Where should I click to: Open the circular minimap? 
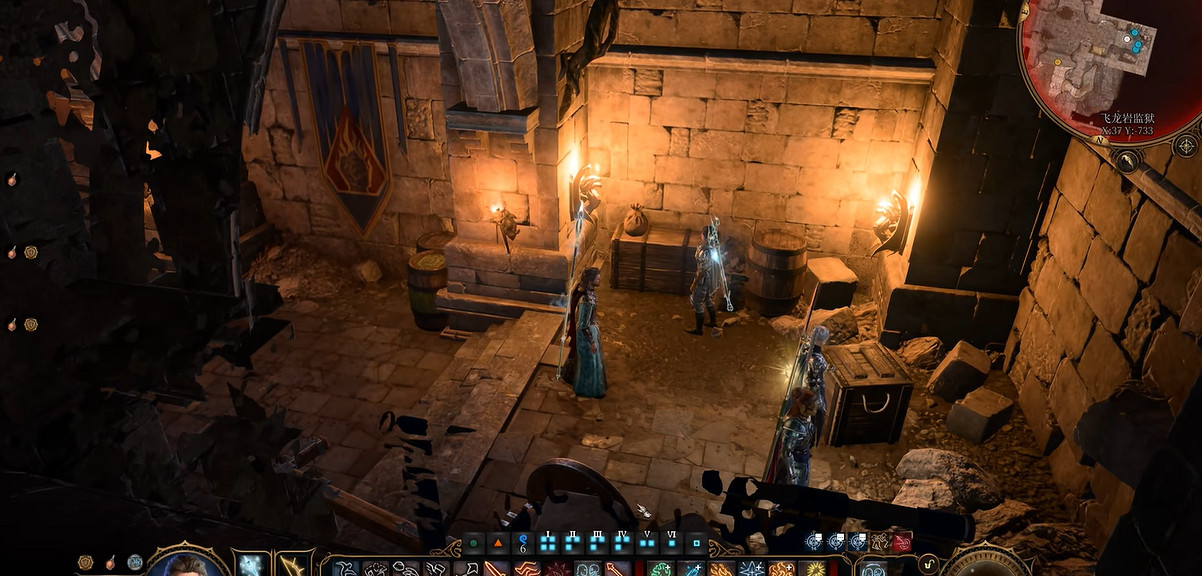(x=1100, y=62)
